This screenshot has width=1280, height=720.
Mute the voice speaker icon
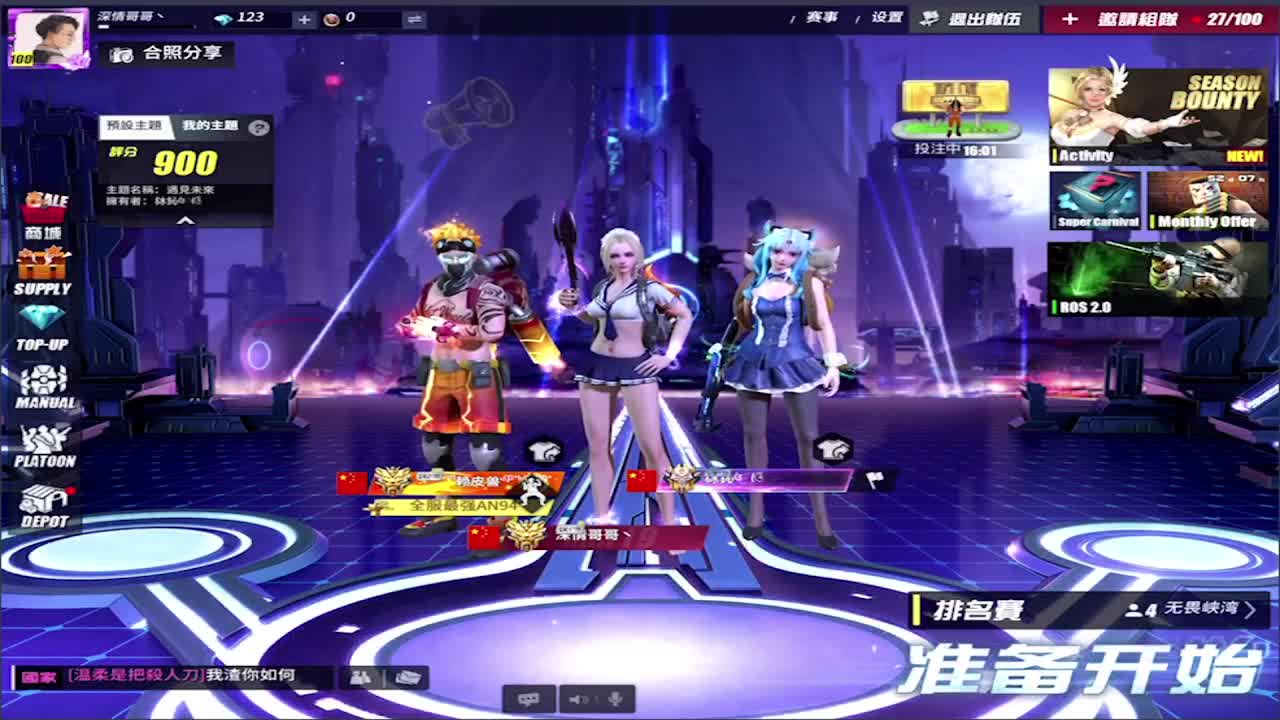tap(580, 700)
